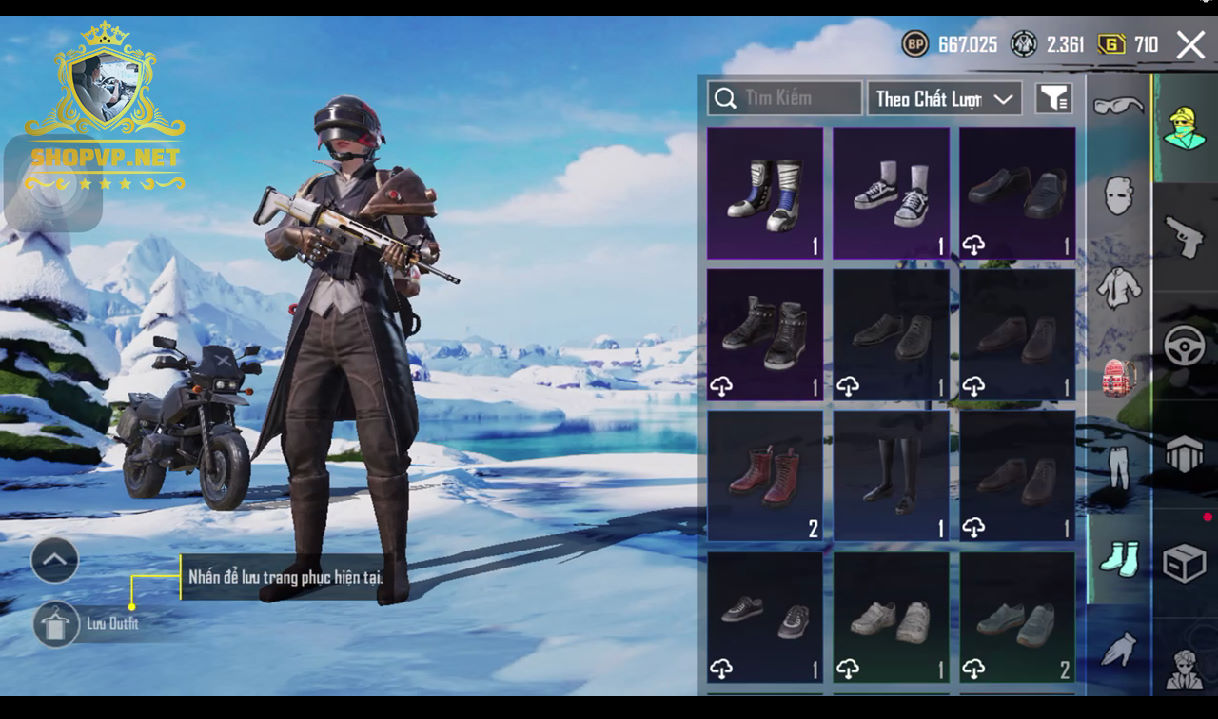This screenshot has height=719, width=1218.
Task: Open the funnel filter options
Action: [1053, 98]
